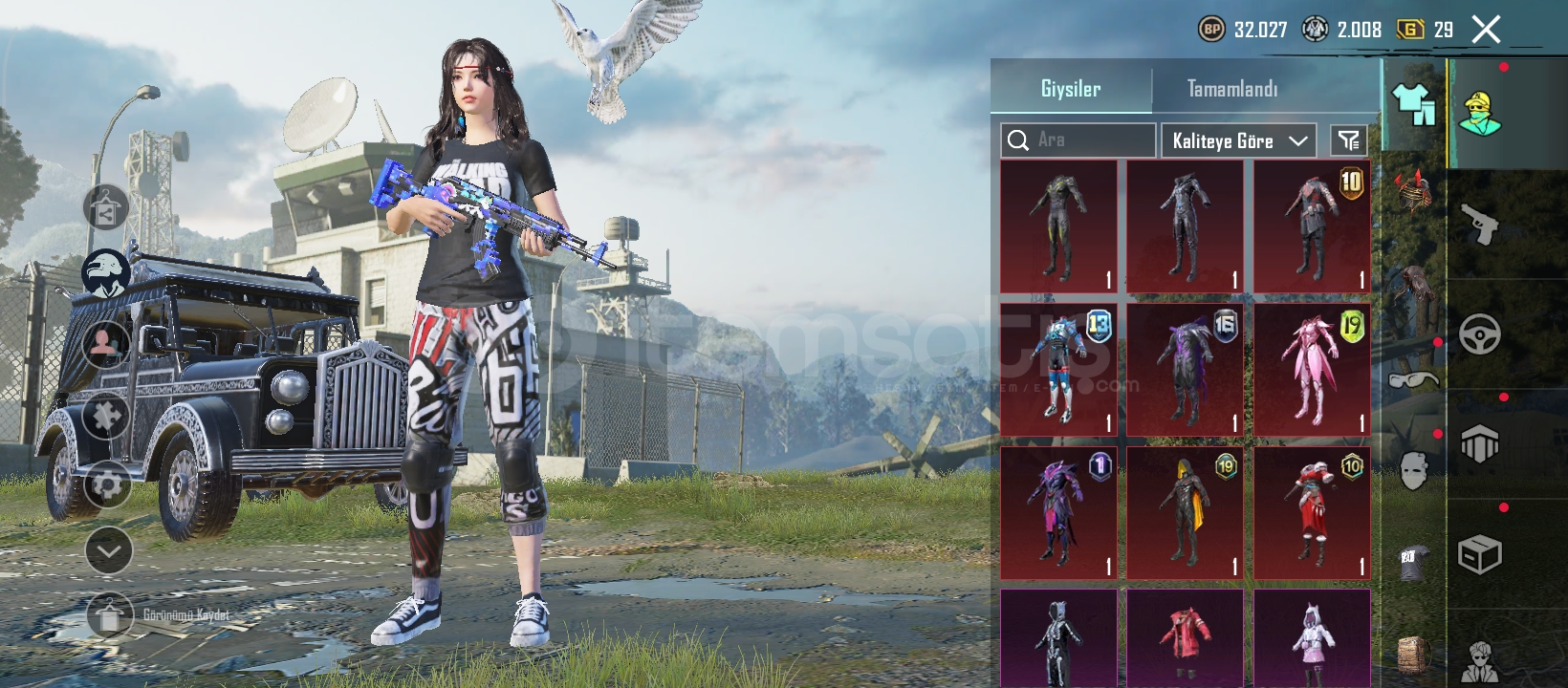
Task: Open the pistol weapons category
Action: [1480, 224]
